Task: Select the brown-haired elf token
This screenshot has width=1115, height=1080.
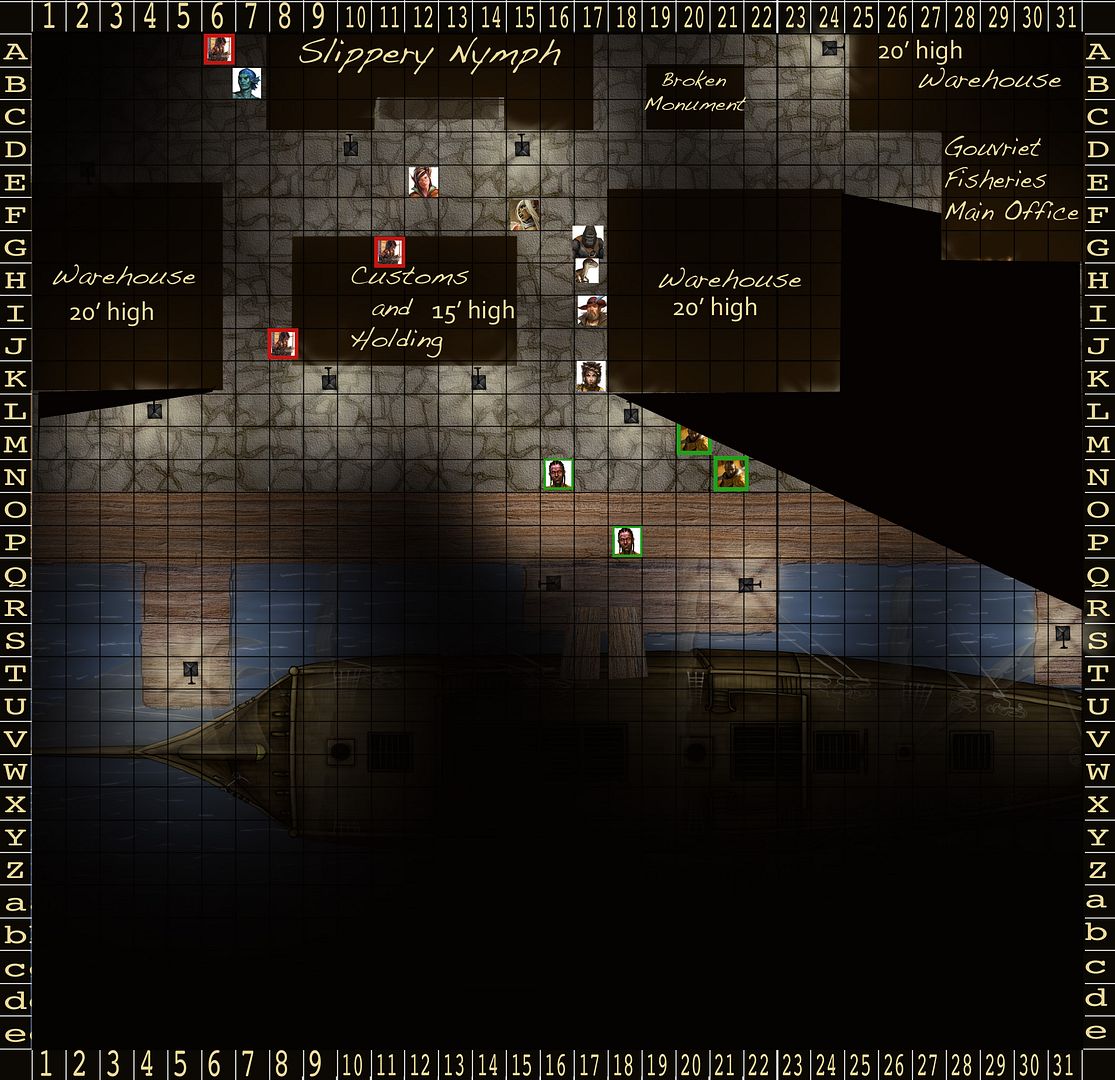Action: click(x=423, y=182)
